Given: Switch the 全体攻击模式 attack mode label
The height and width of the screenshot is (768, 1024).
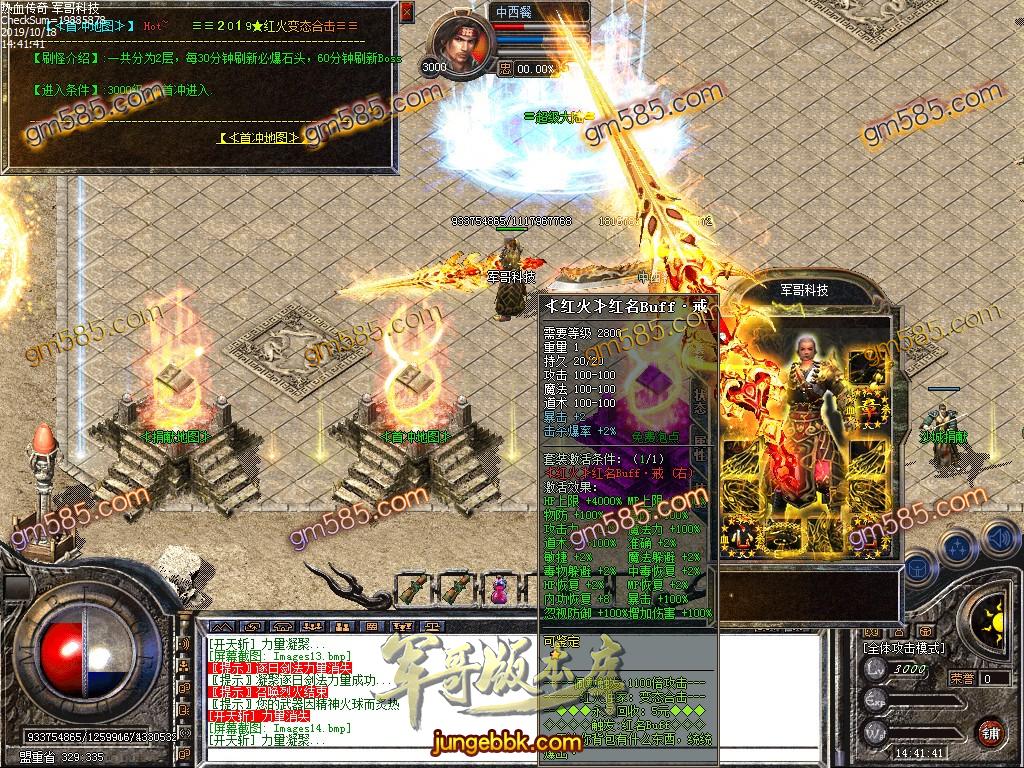Looking at the screenshot, I should click(904, 648).
